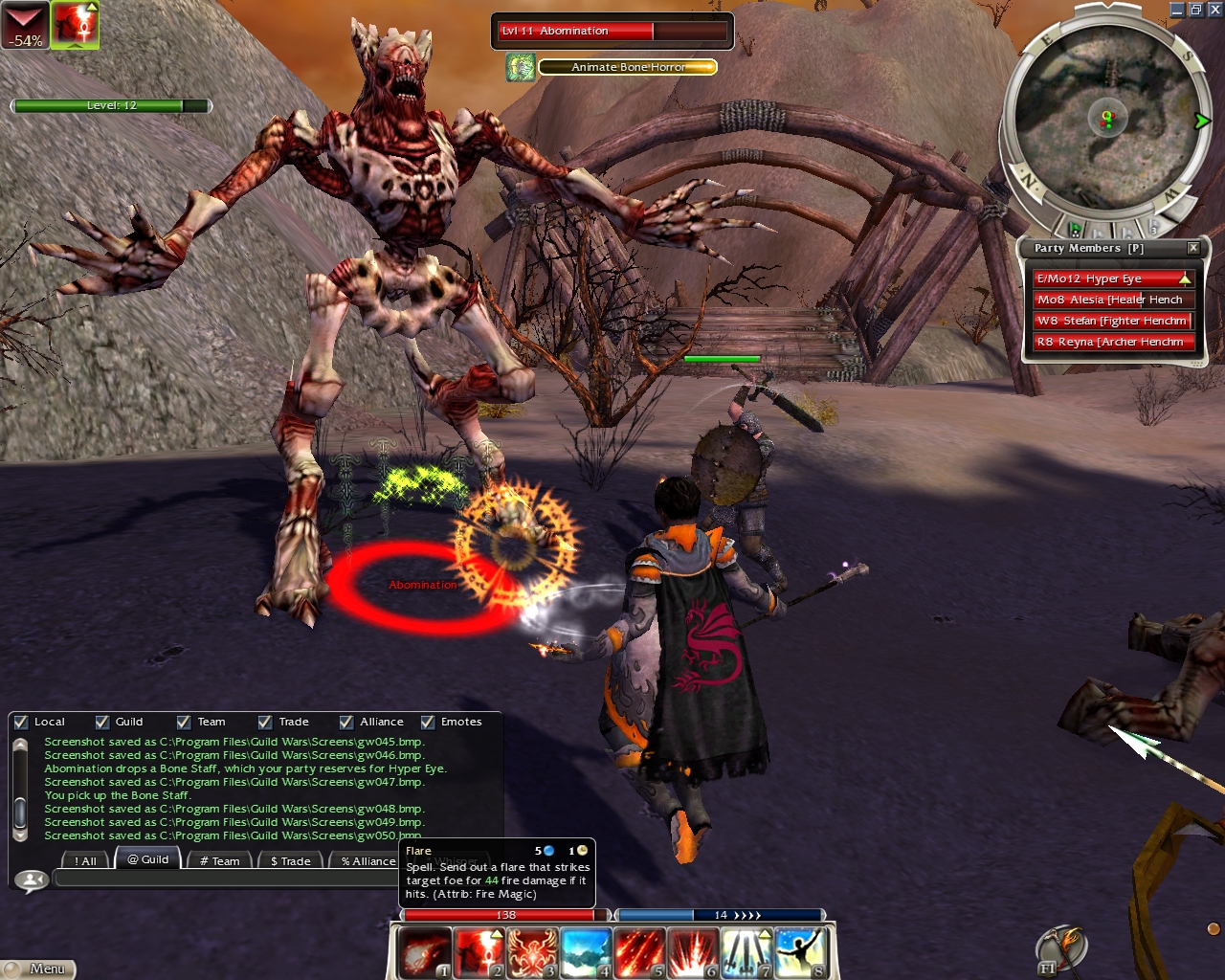This screenshot has width=1225, height=980.
Task: Use the phoenix skill in slot 3
Action: point(532,952)
